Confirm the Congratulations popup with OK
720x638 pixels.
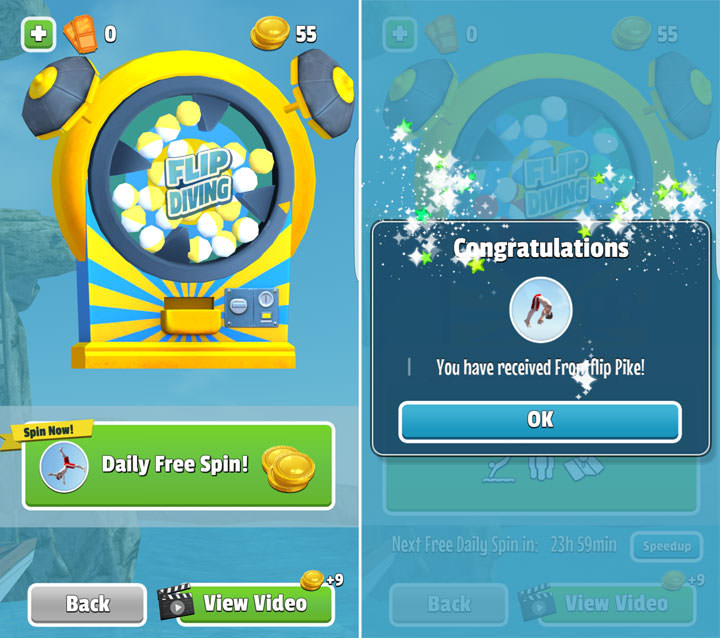pos(540,421)
